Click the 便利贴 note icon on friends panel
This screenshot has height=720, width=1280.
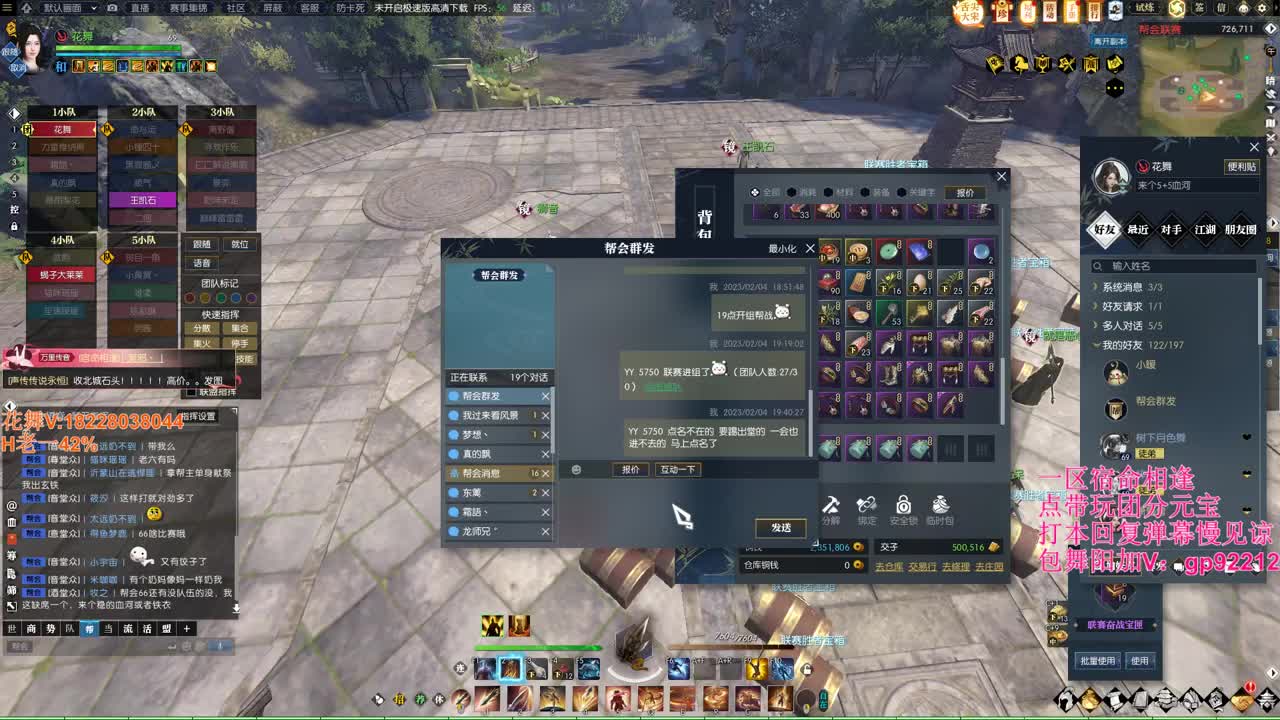coord(1244,167)
